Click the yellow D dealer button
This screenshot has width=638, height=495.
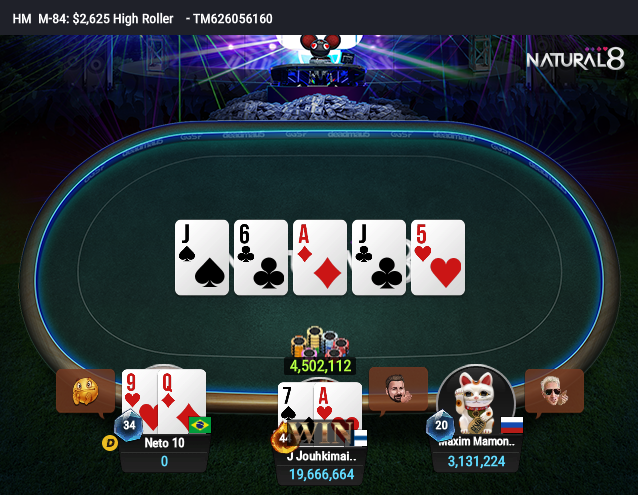tap(109, 440)
